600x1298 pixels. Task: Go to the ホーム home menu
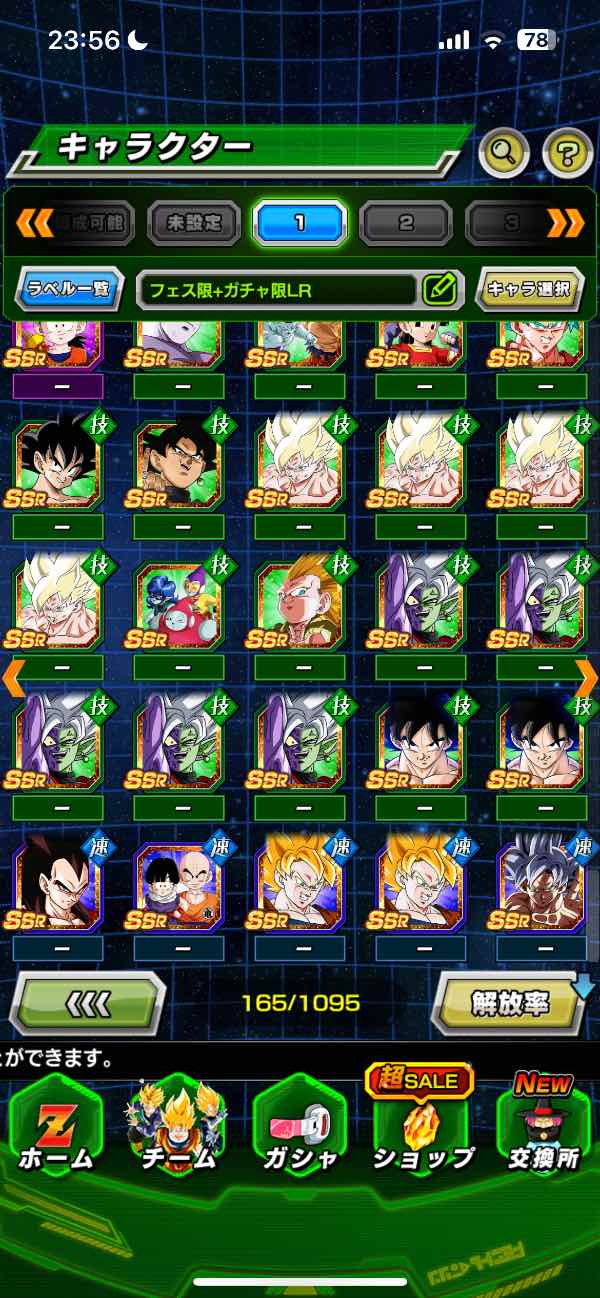click(57, 1130)
